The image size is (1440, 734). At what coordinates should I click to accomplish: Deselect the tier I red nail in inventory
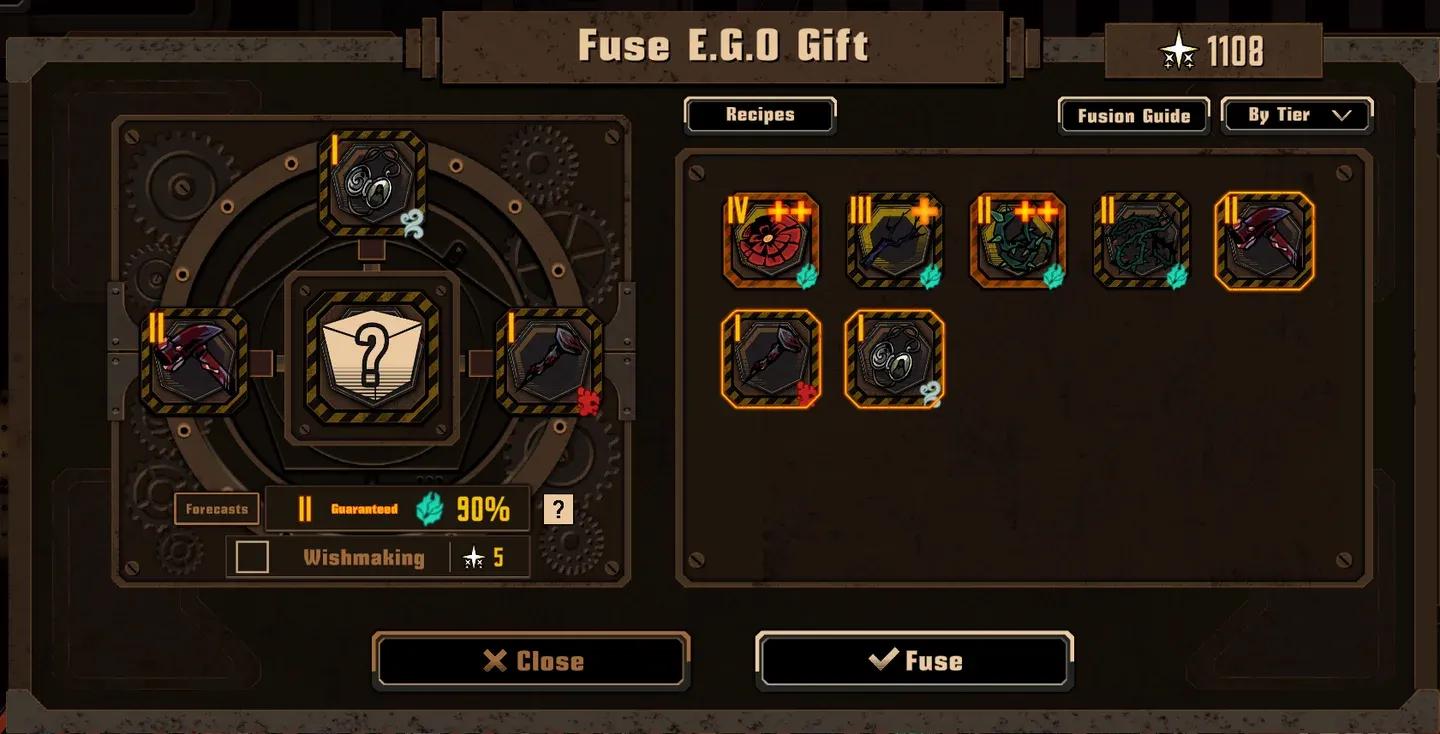[771, 359]
